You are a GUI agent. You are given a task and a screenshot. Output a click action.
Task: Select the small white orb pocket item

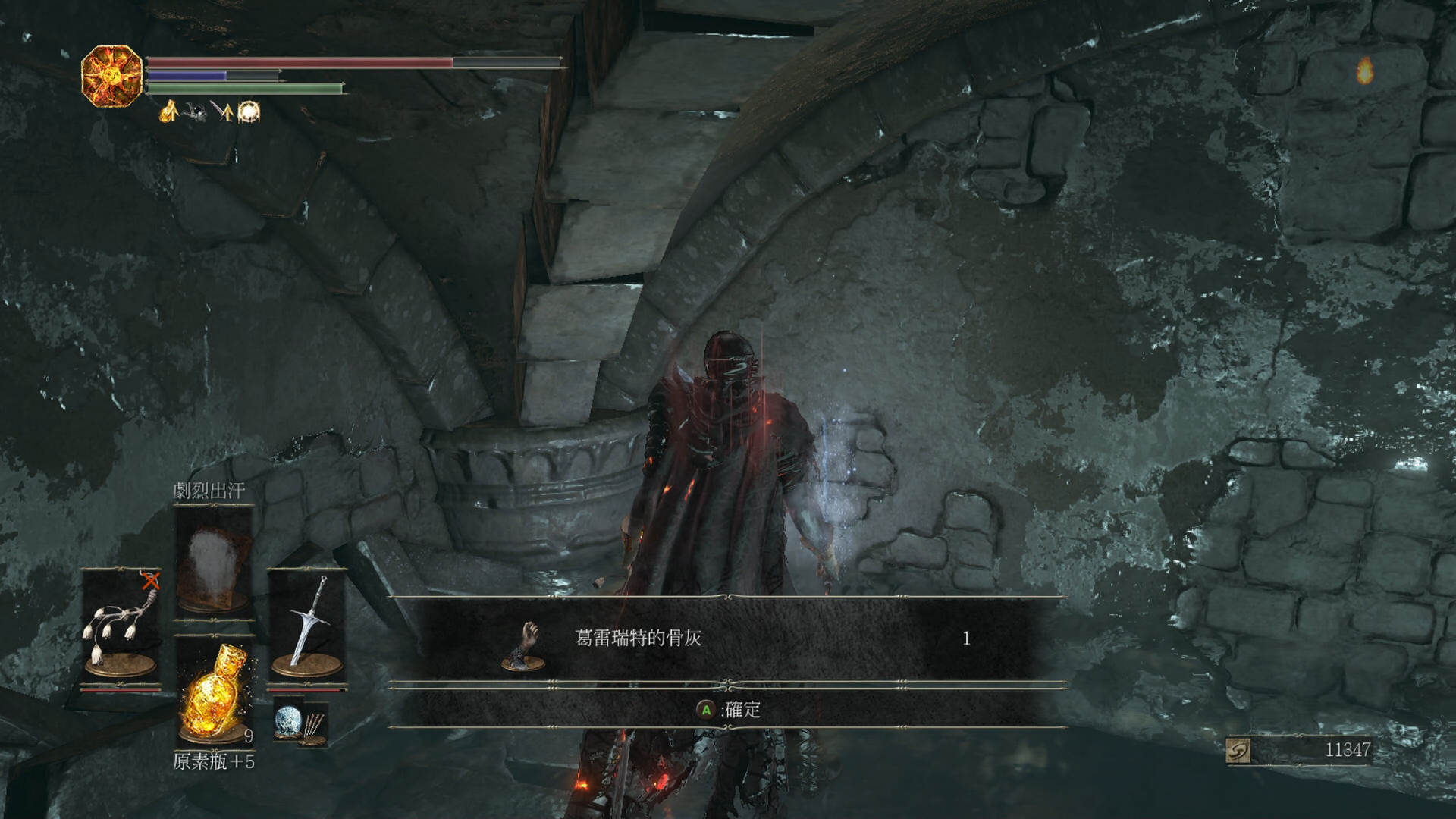click(288, 719)
